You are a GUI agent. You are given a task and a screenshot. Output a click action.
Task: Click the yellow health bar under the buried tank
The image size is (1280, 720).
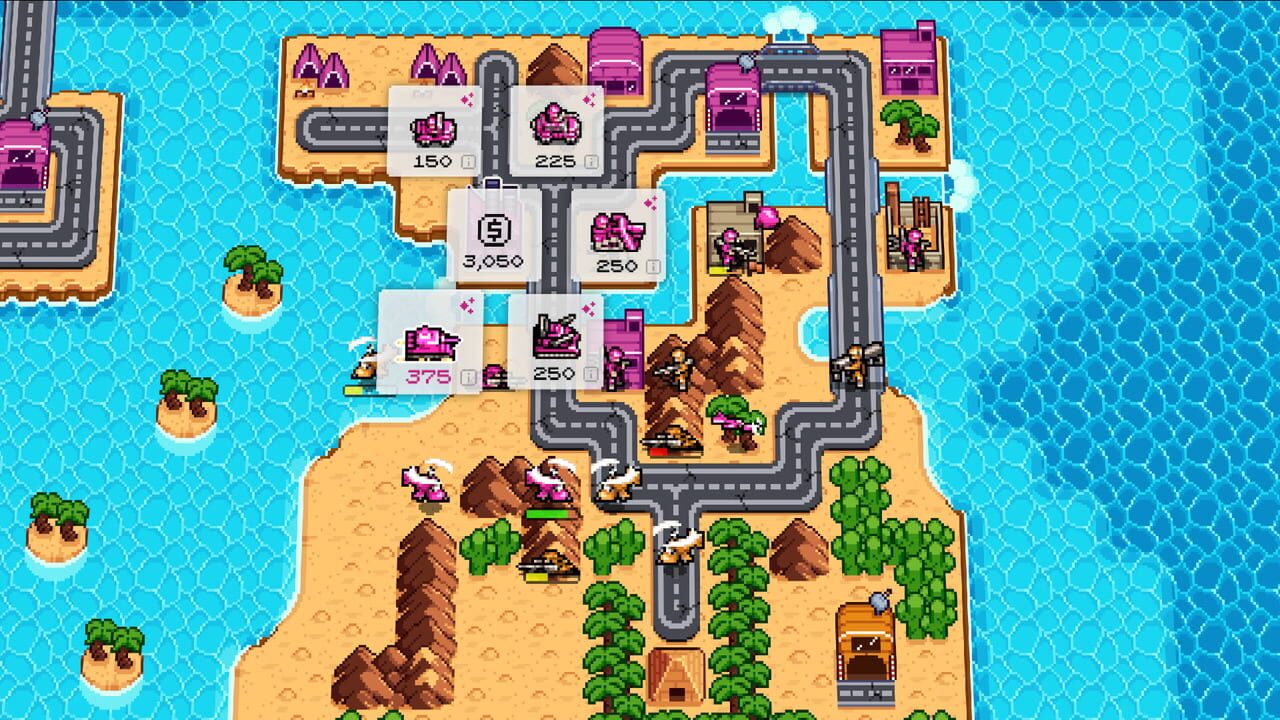537,577
